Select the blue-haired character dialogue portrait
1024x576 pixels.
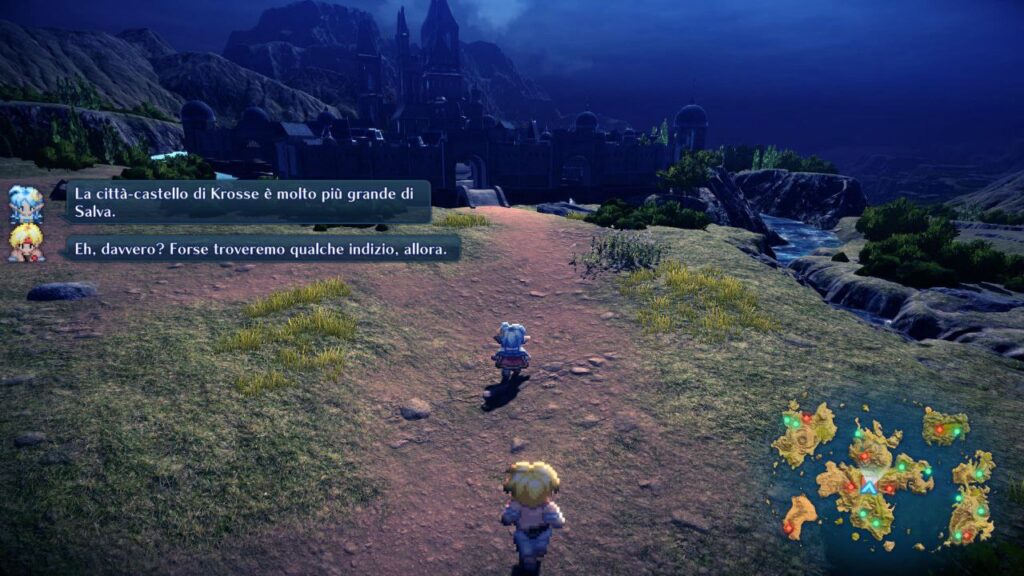[26, 204]
